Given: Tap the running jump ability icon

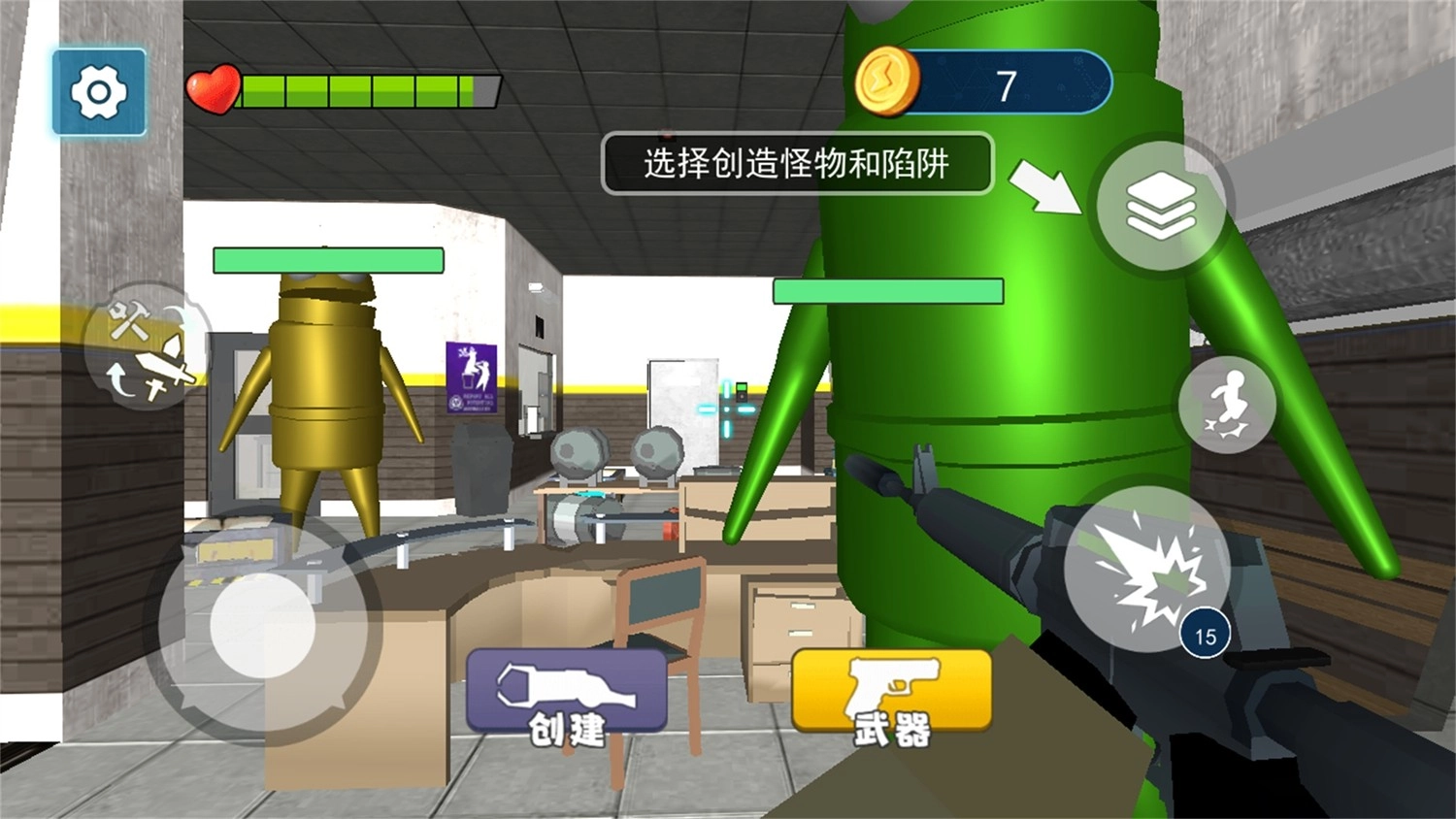Looking at the screenshot, I should click(x=1229, y=406).
